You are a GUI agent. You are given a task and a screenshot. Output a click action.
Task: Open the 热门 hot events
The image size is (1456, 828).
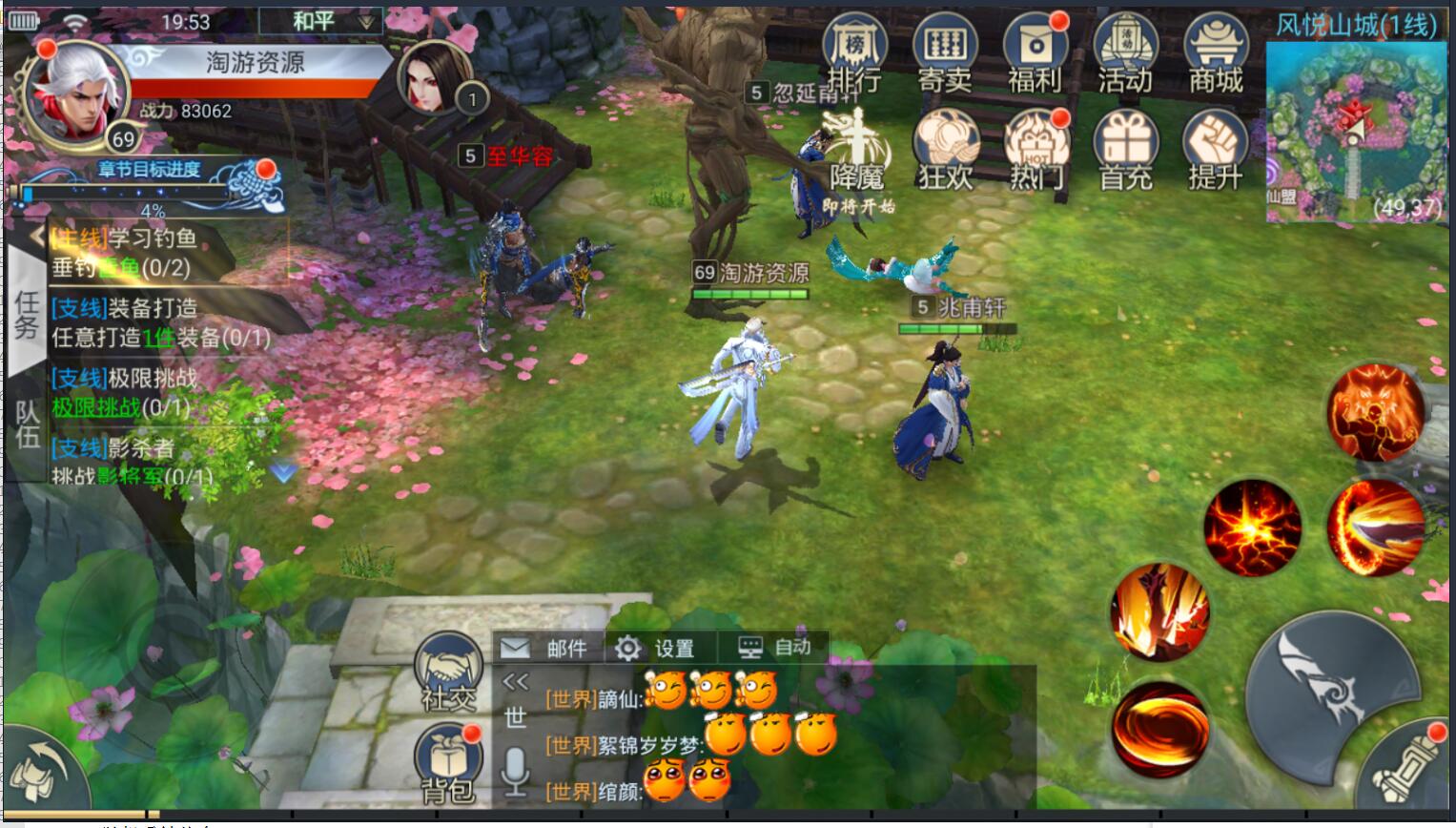click(x=1035, y=150)
